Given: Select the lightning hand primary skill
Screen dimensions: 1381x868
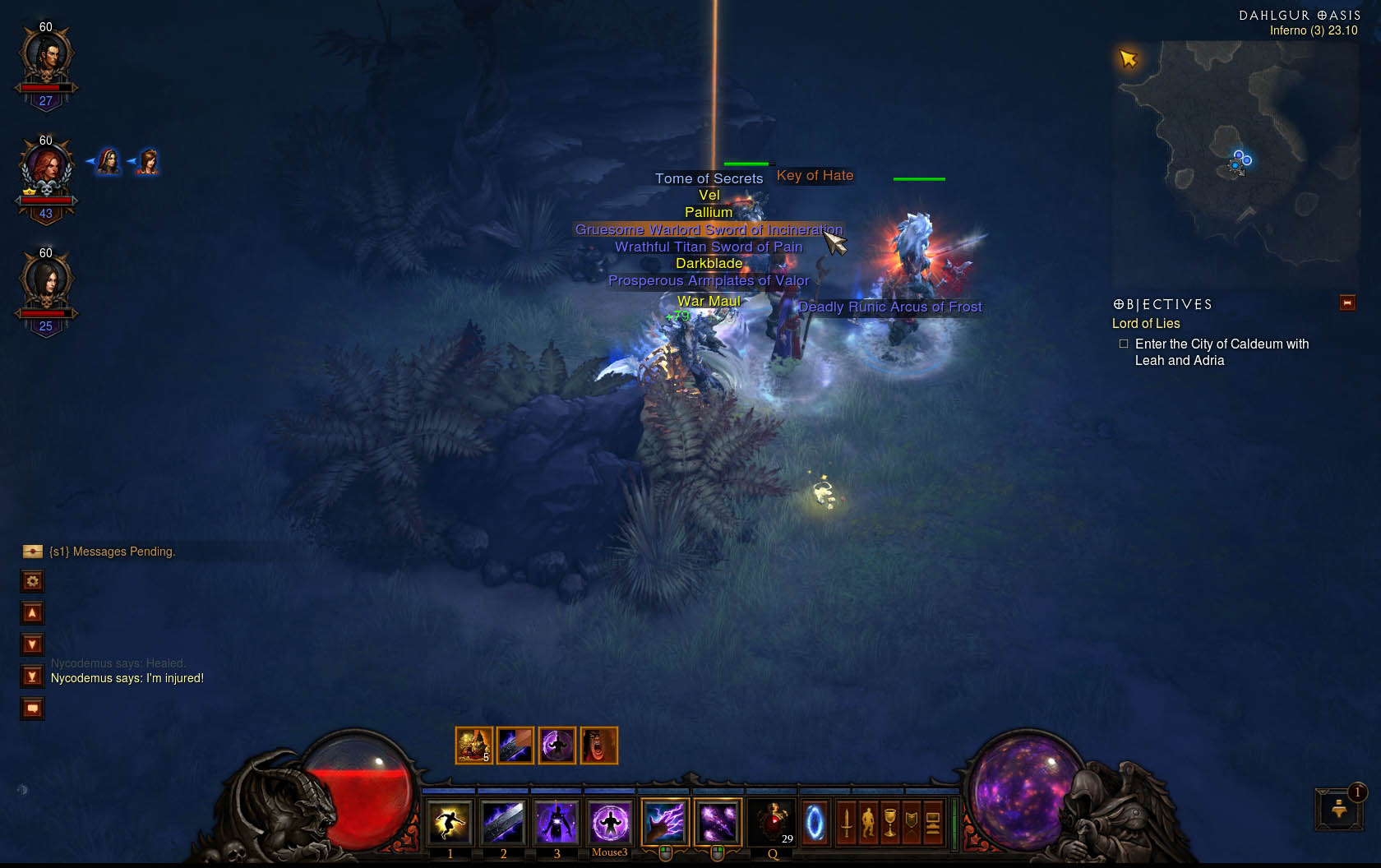Looking at the screenshot, I should [664, 823].
